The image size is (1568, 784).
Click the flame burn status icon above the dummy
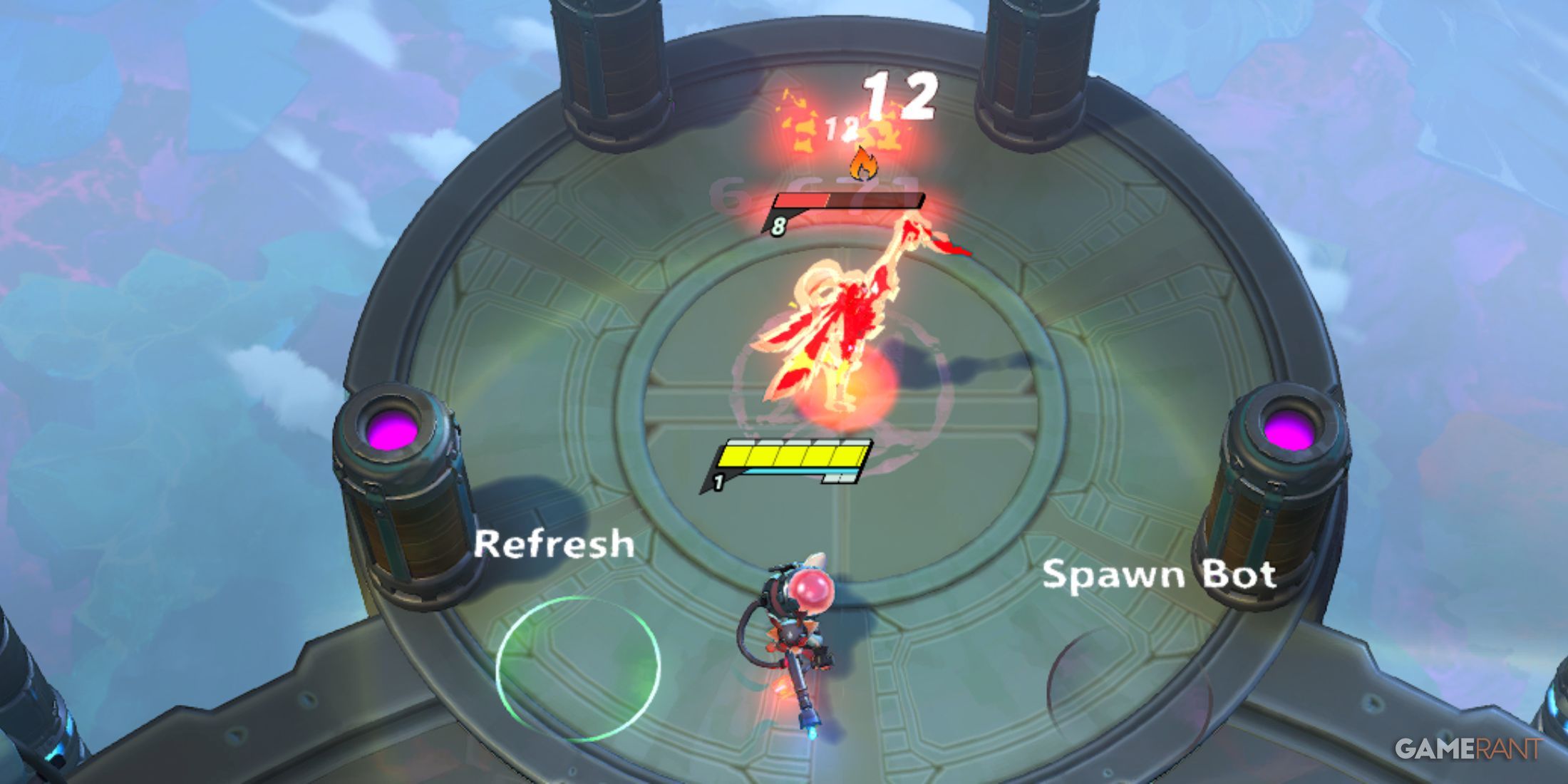click(865, 165)
